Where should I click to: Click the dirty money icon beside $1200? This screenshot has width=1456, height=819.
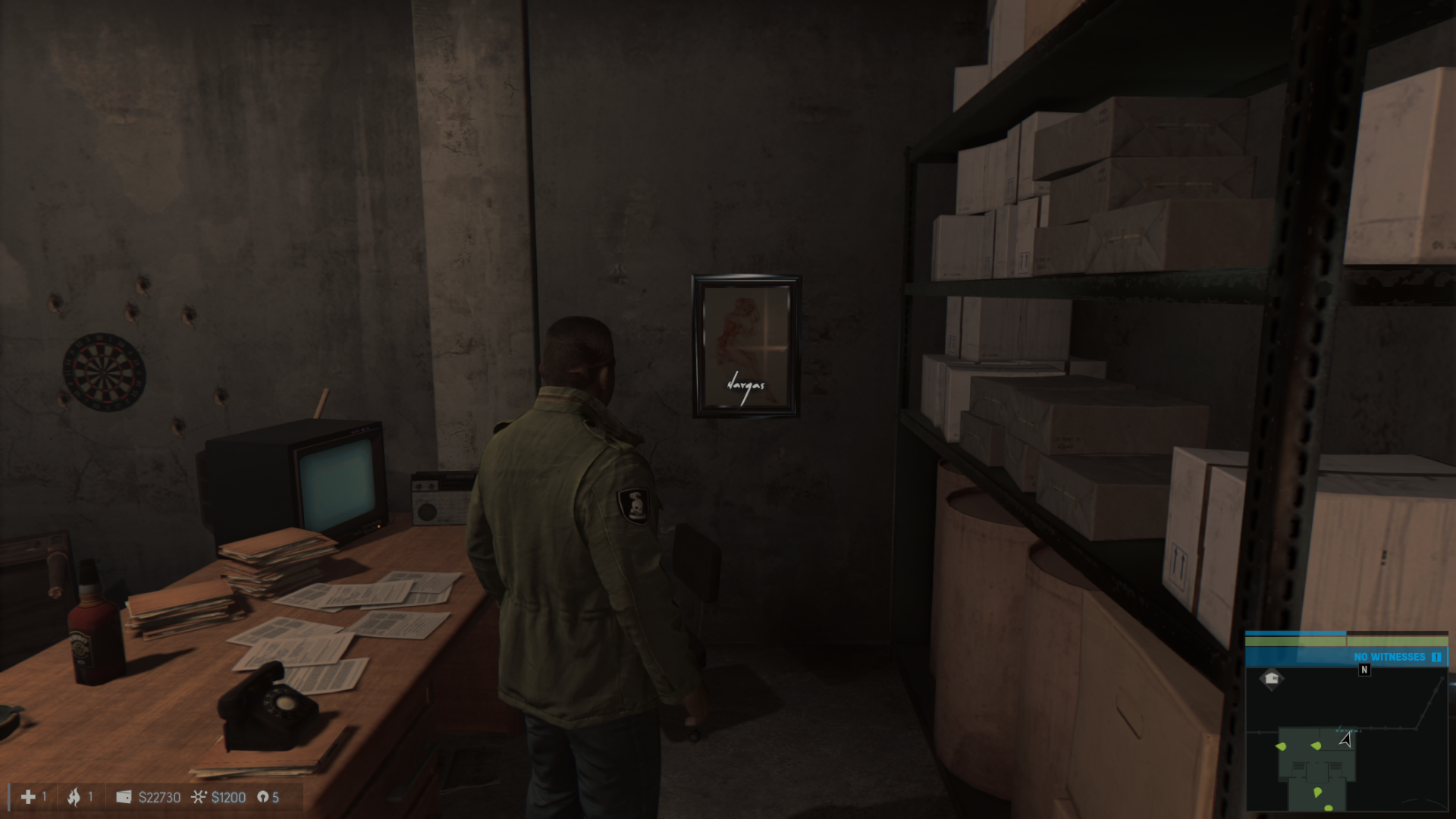click(199, 797)
